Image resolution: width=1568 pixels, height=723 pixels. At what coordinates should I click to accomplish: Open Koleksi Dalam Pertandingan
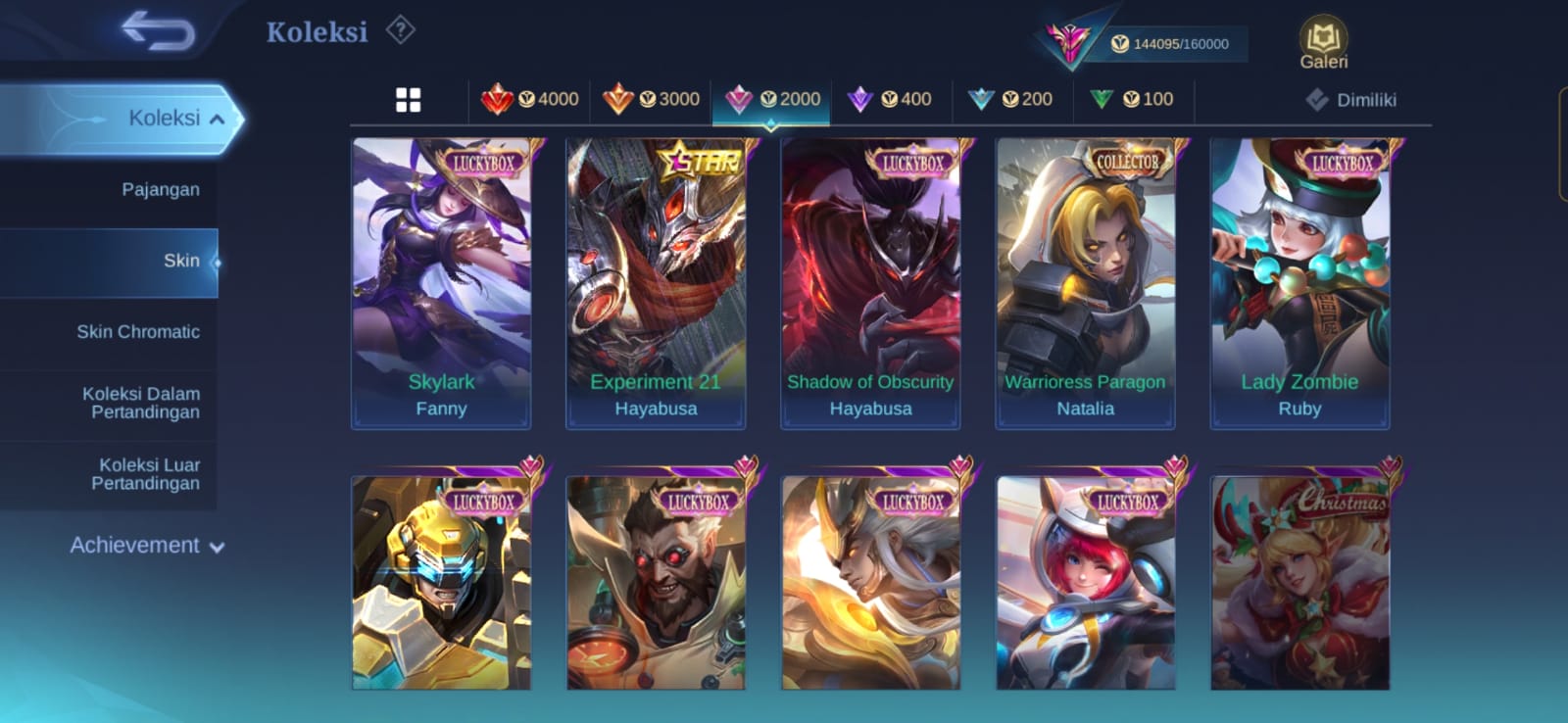pyautogui.click(x=142, y=403)
